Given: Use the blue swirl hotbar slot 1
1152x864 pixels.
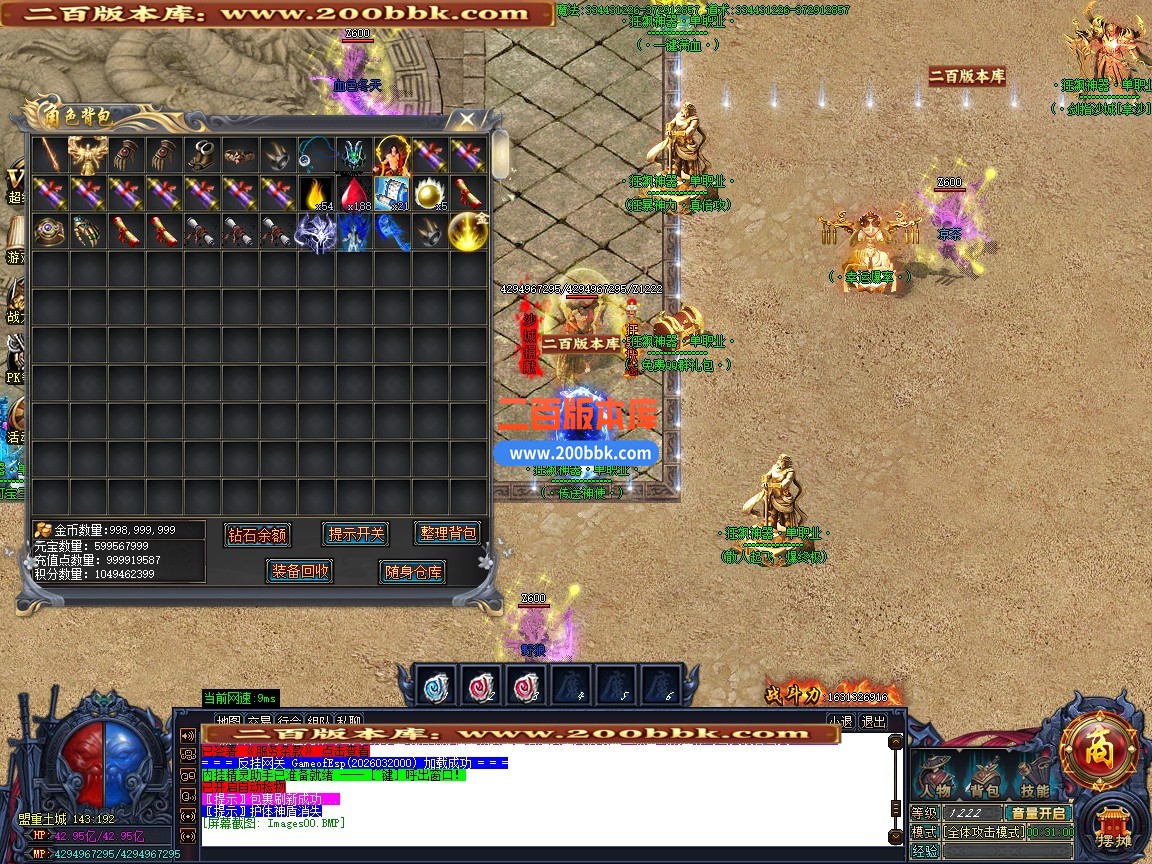Looking at the screenshot, I should click(437, 687).
